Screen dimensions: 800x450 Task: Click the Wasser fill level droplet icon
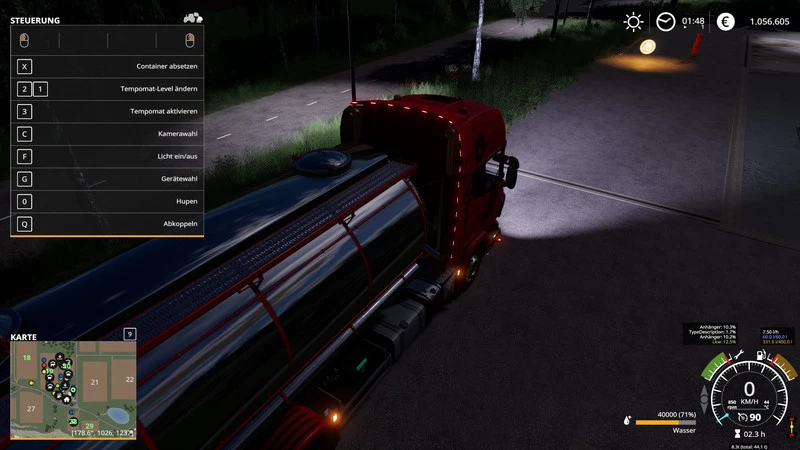pyautogui.click(x=627, y=421)
